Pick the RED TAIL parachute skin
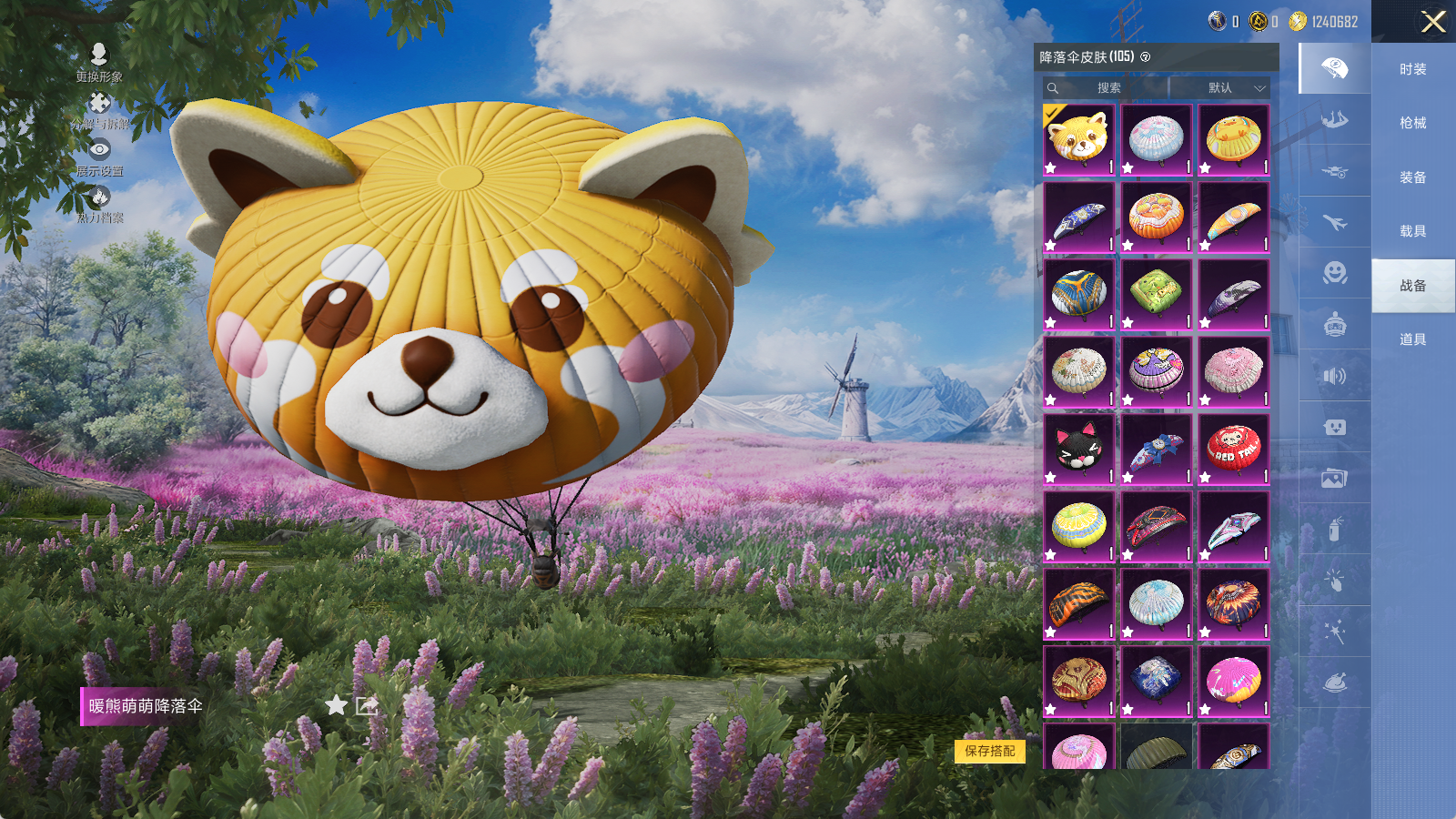 click(x=1233, y=450)
